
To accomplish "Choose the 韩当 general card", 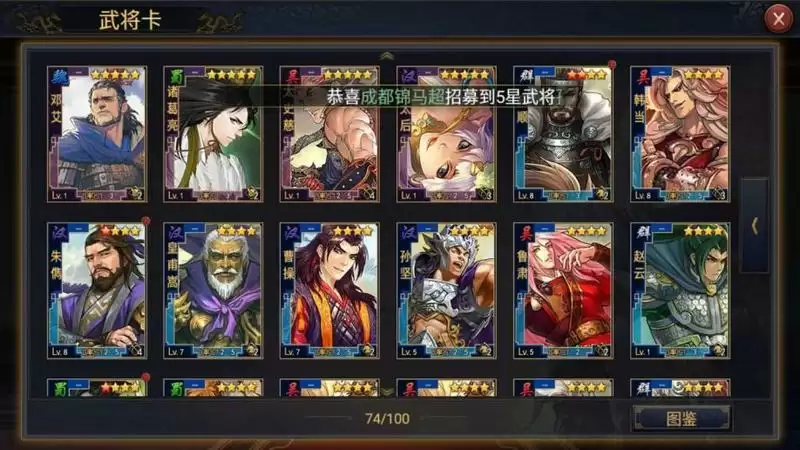I will tap(680, 134).
